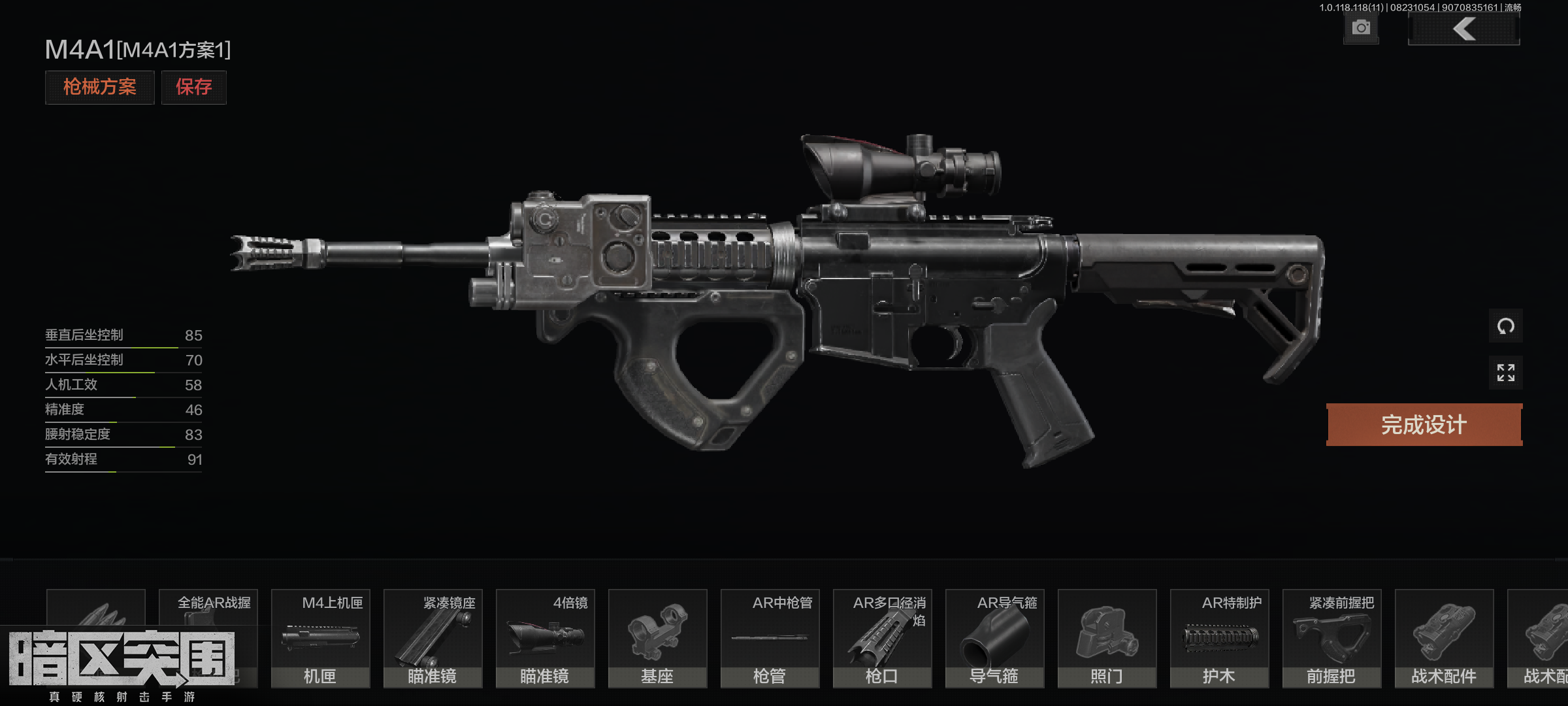The height and width of the screenshot is (706, 1568).
Task: Take a screenshot with the camera icon
Action: pyautogui.click(x=1361, y=28)
